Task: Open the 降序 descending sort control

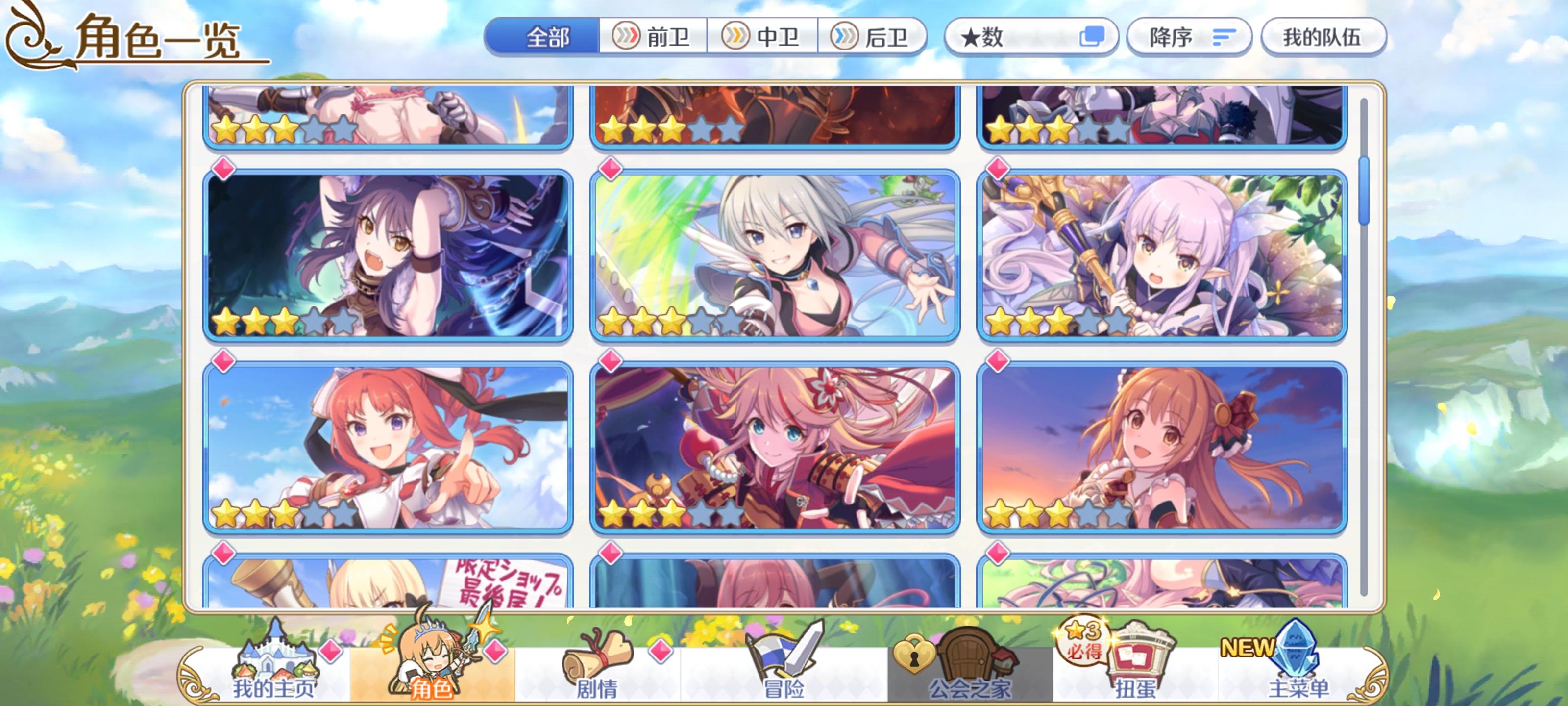Action: (x=1188, y=38)
